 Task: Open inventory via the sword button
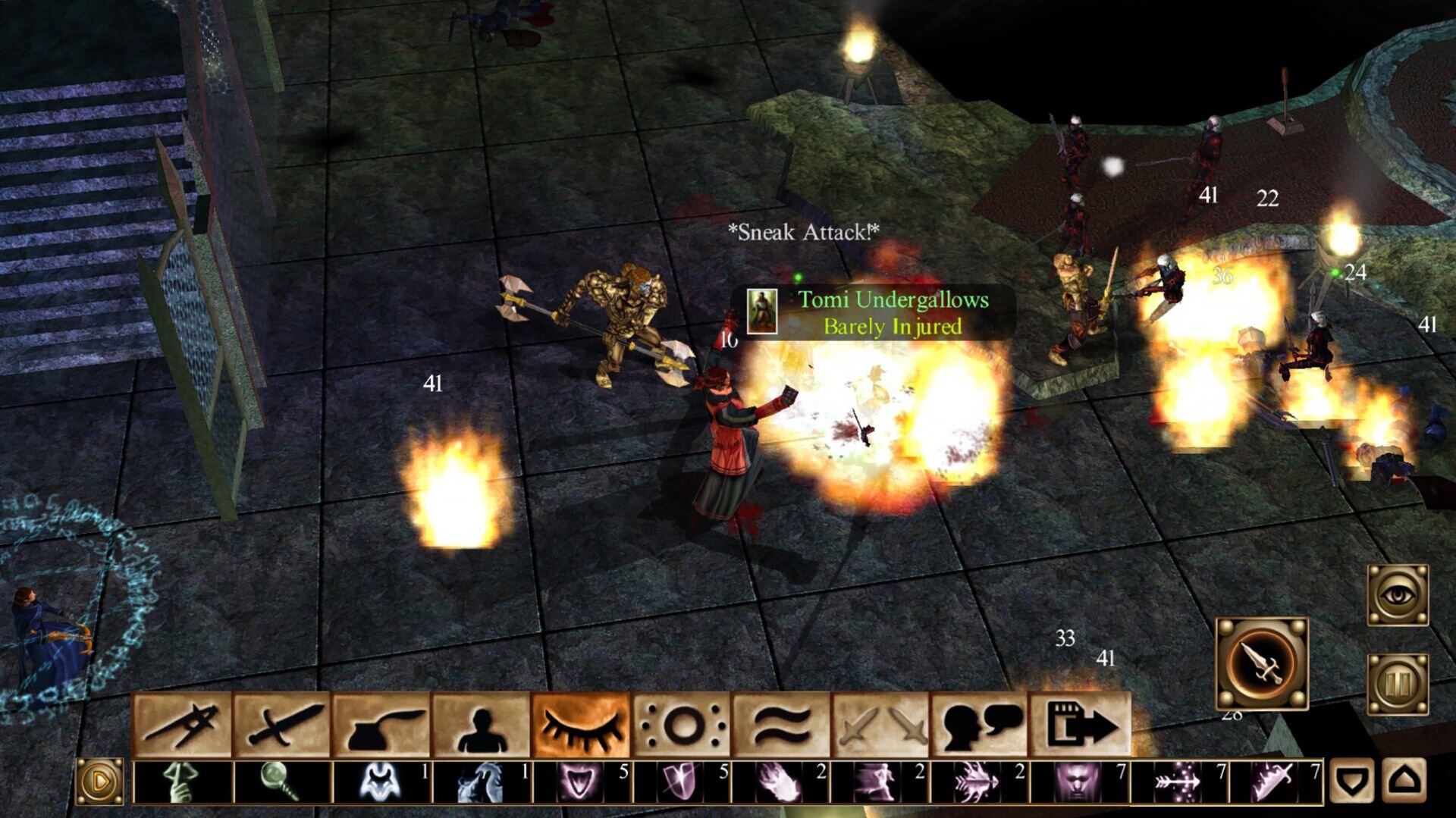tap(281, 725)
